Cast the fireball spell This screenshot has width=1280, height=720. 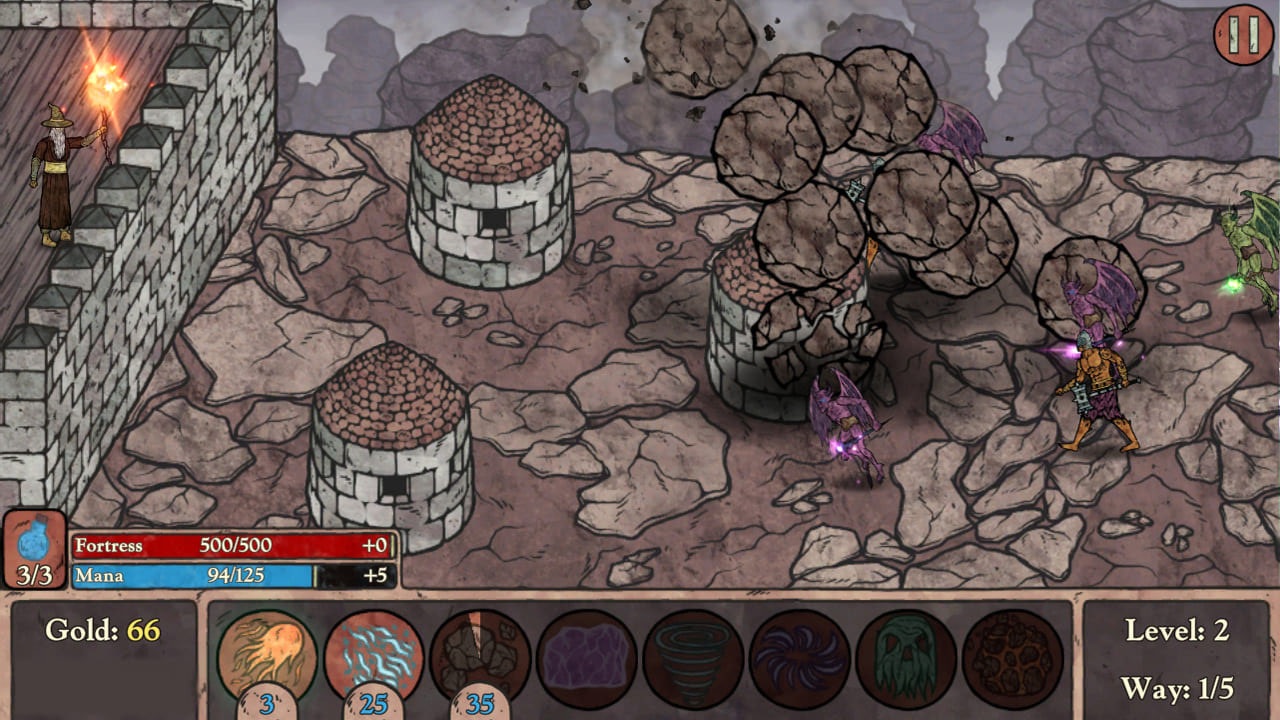click(x=267, y=655)
